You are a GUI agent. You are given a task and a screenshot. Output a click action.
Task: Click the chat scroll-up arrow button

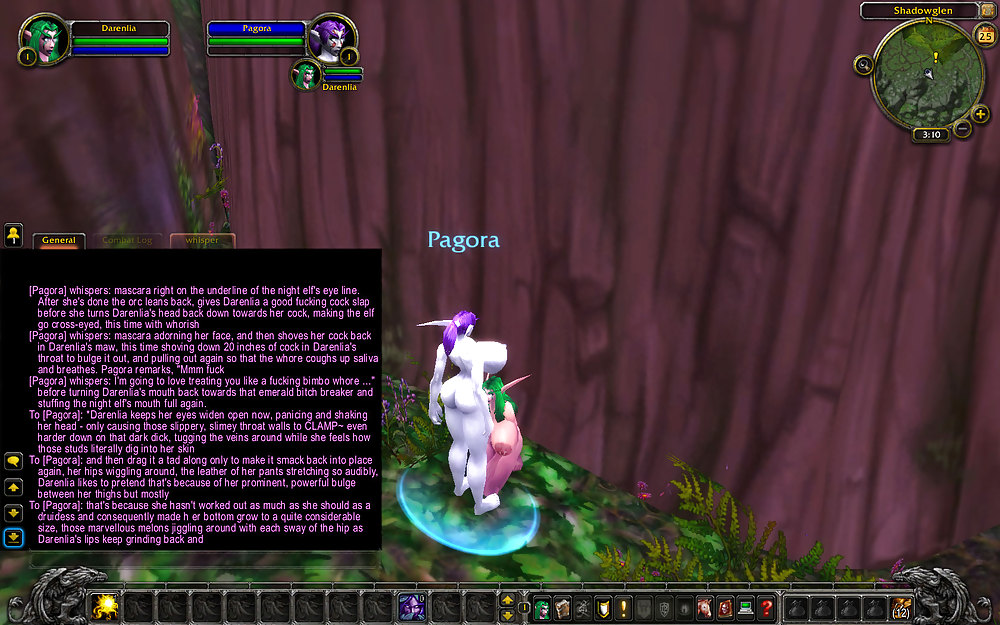click(14, 487)
